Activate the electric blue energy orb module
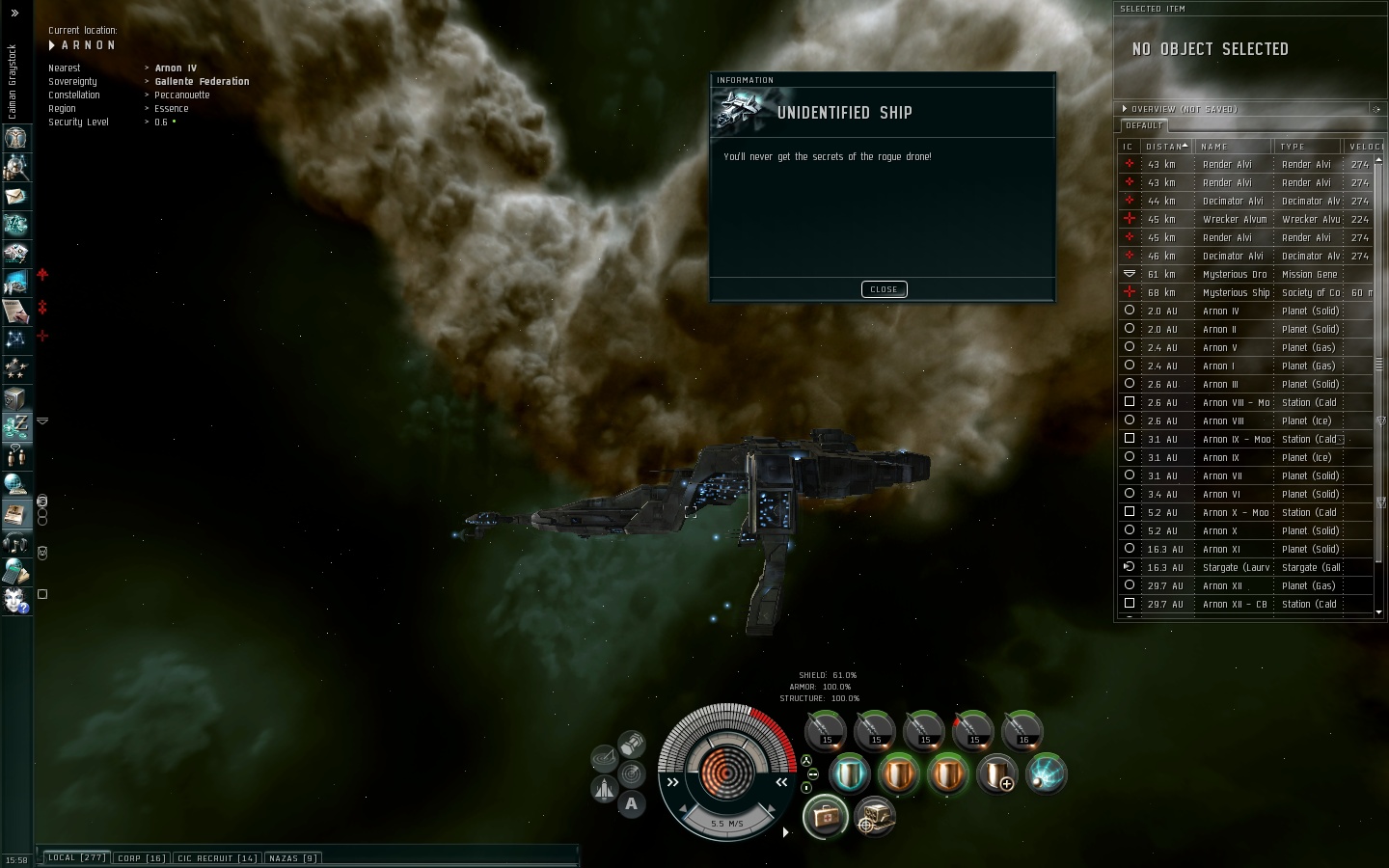This screenshot has height=868, width=1389. (1046, 774)
